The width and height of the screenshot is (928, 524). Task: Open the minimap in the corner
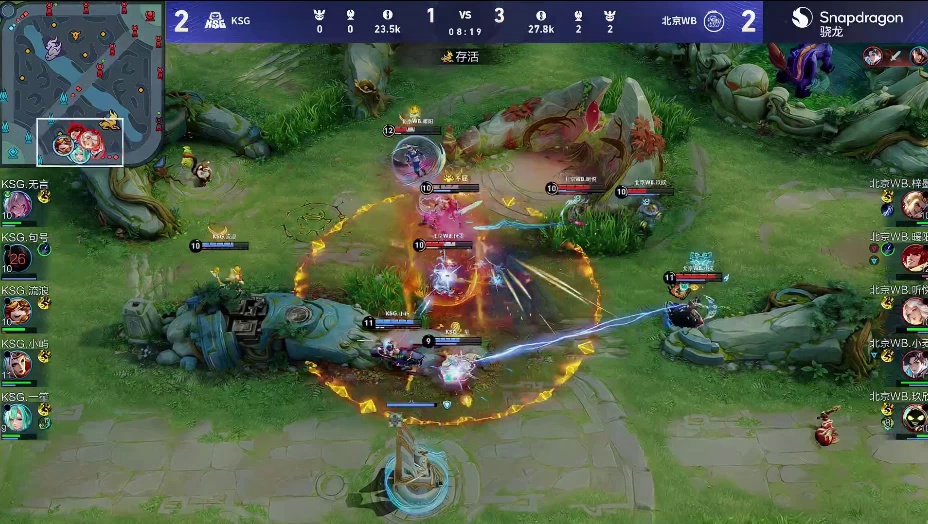click(x=82, y=83)
